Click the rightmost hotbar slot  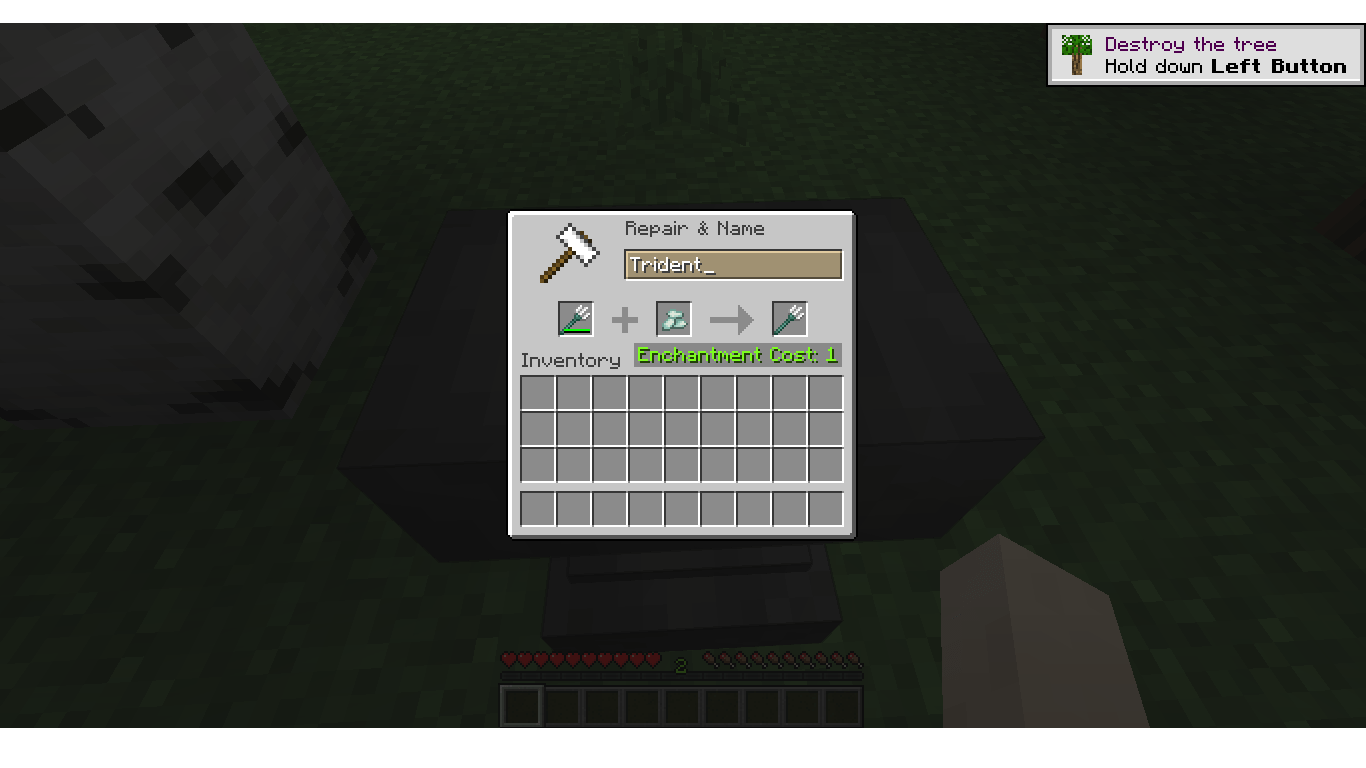click(841, 706)
